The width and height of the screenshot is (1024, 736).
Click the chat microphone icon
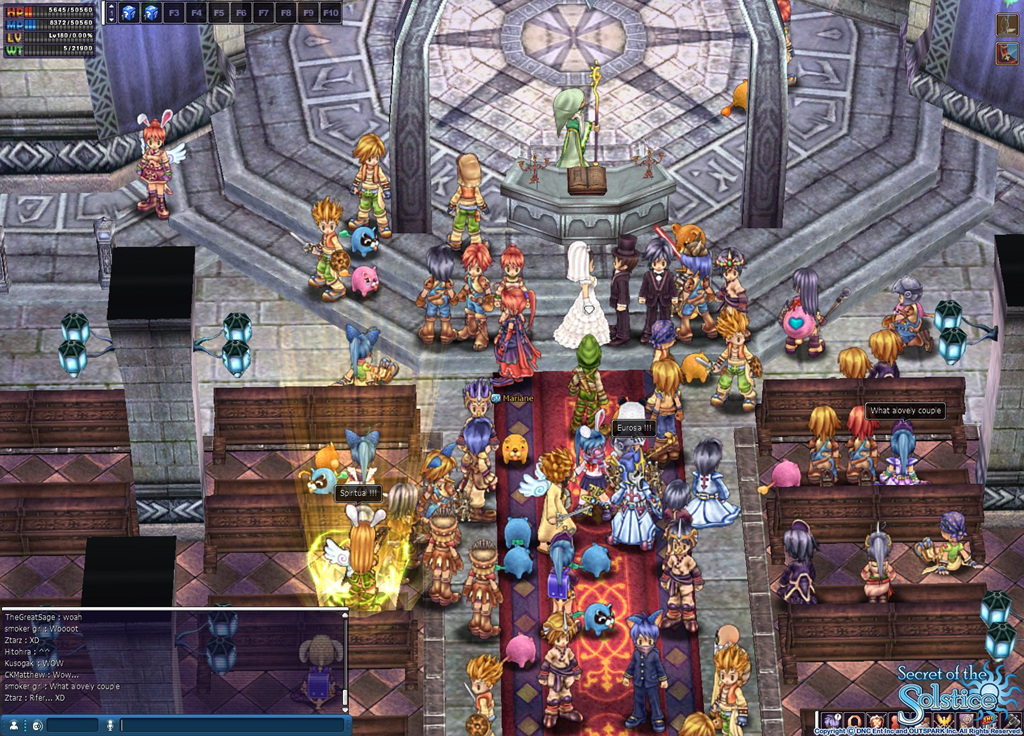coord(111,725)
